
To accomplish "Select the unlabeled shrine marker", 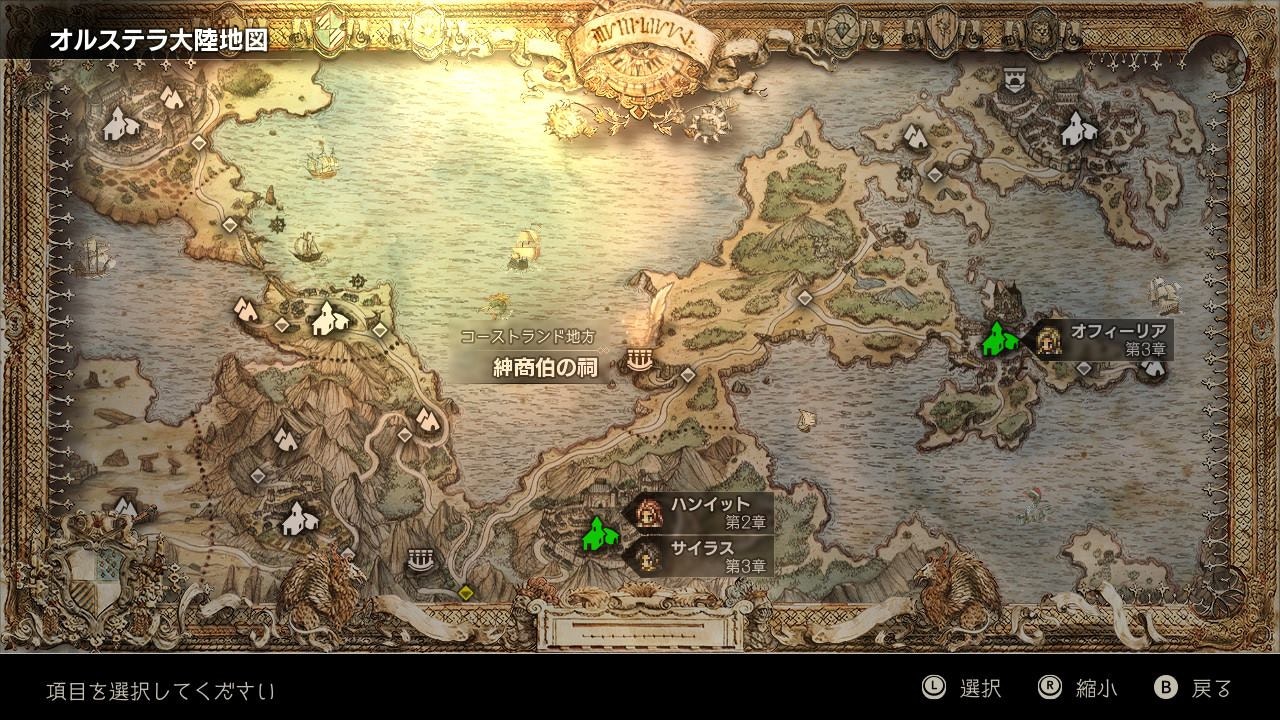I will [x=420, y=559].
